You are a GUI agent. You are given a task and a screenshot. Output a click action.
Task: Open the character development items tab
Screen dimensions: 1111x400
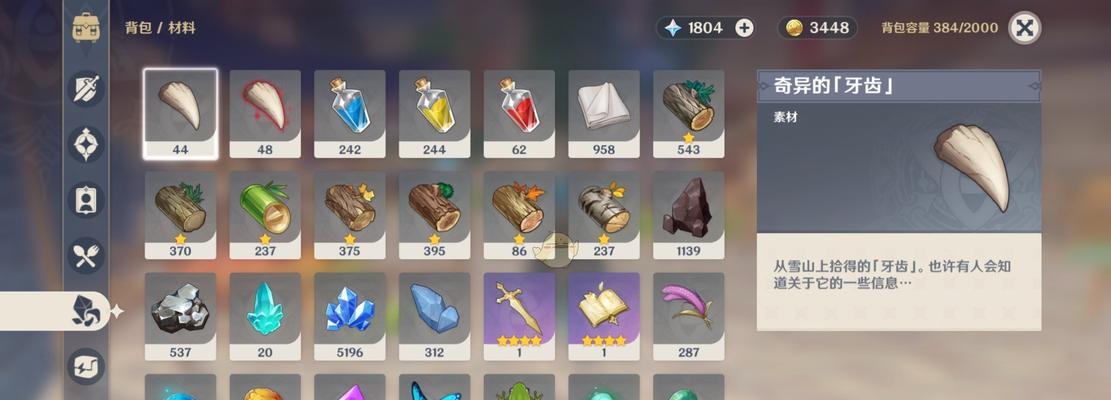coord(86,200)
